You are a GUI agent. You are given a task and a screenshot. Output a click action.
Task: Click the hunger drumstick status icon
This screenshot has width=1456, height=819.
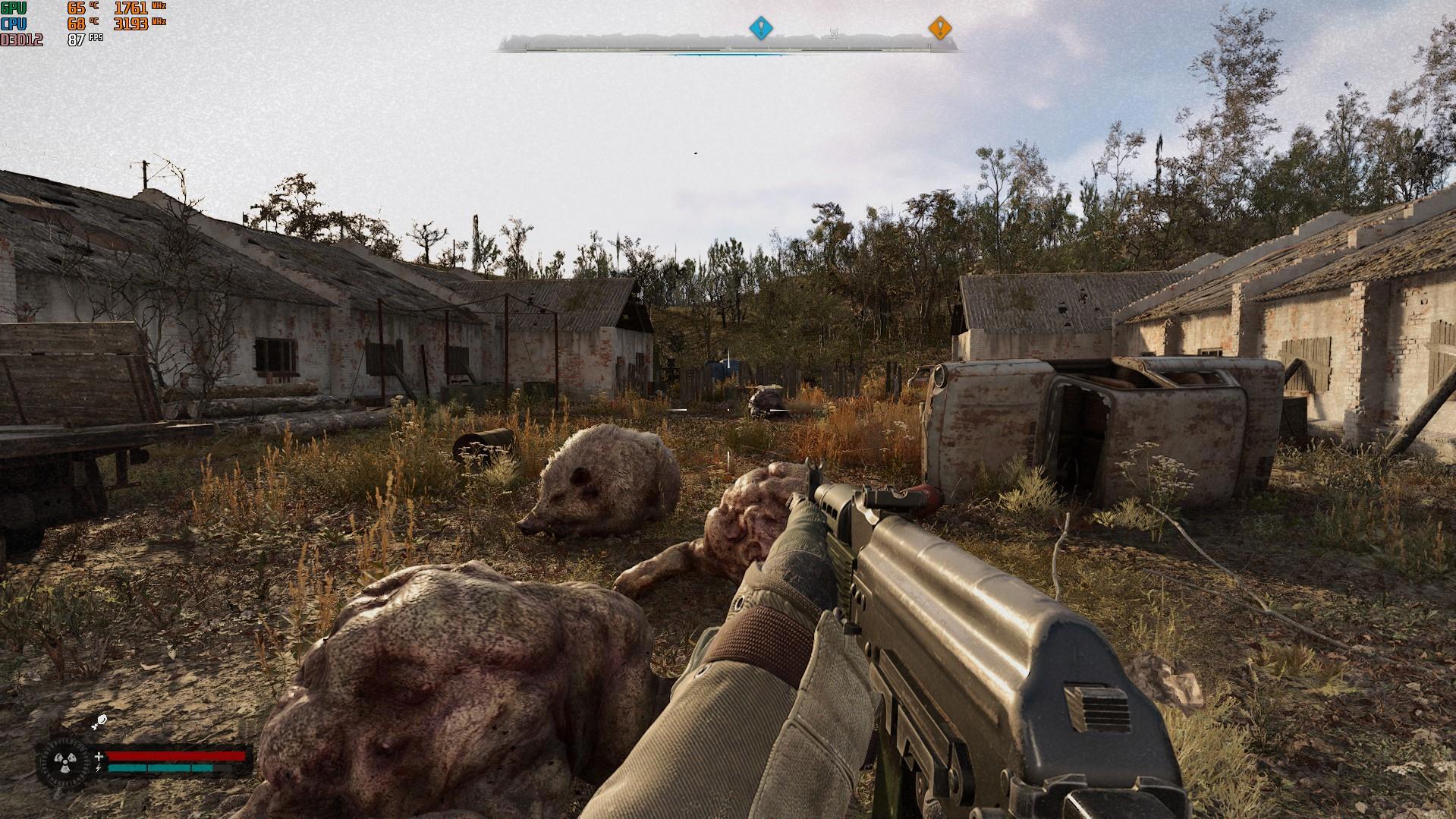click(99, 722)
